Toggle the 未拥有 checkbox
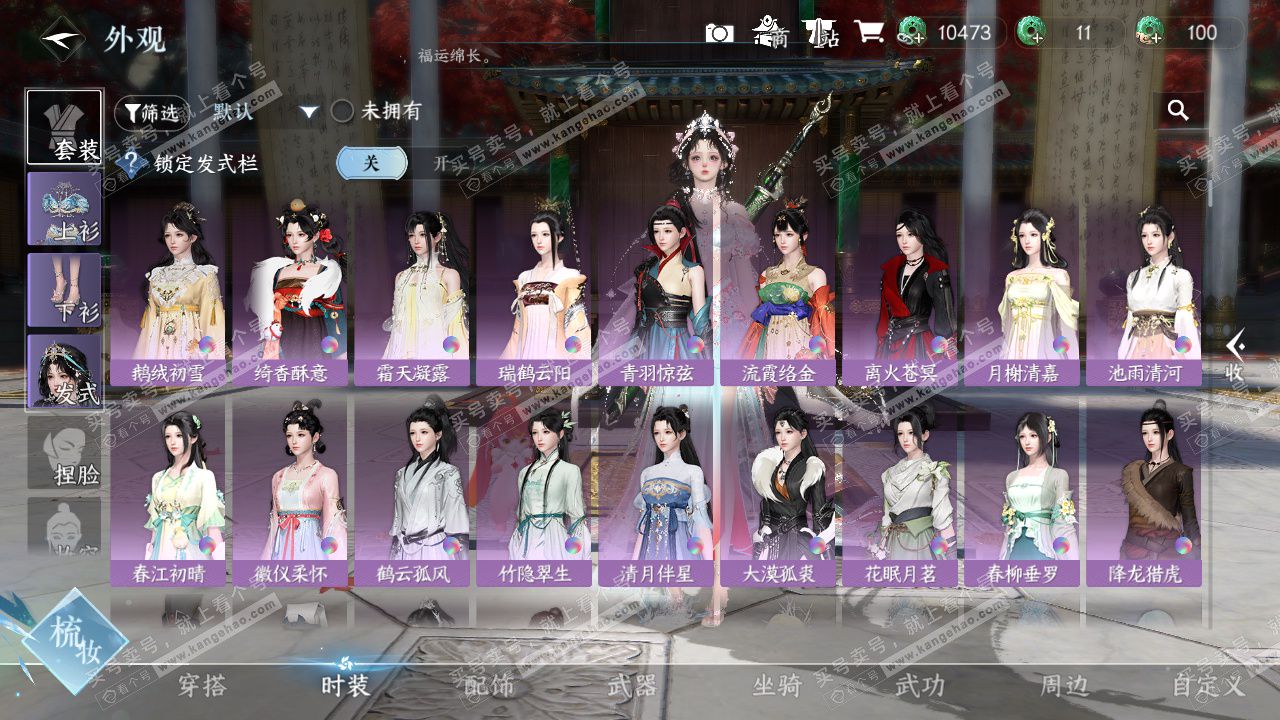This screenshot has width=1280, height=720. [343, 111]
